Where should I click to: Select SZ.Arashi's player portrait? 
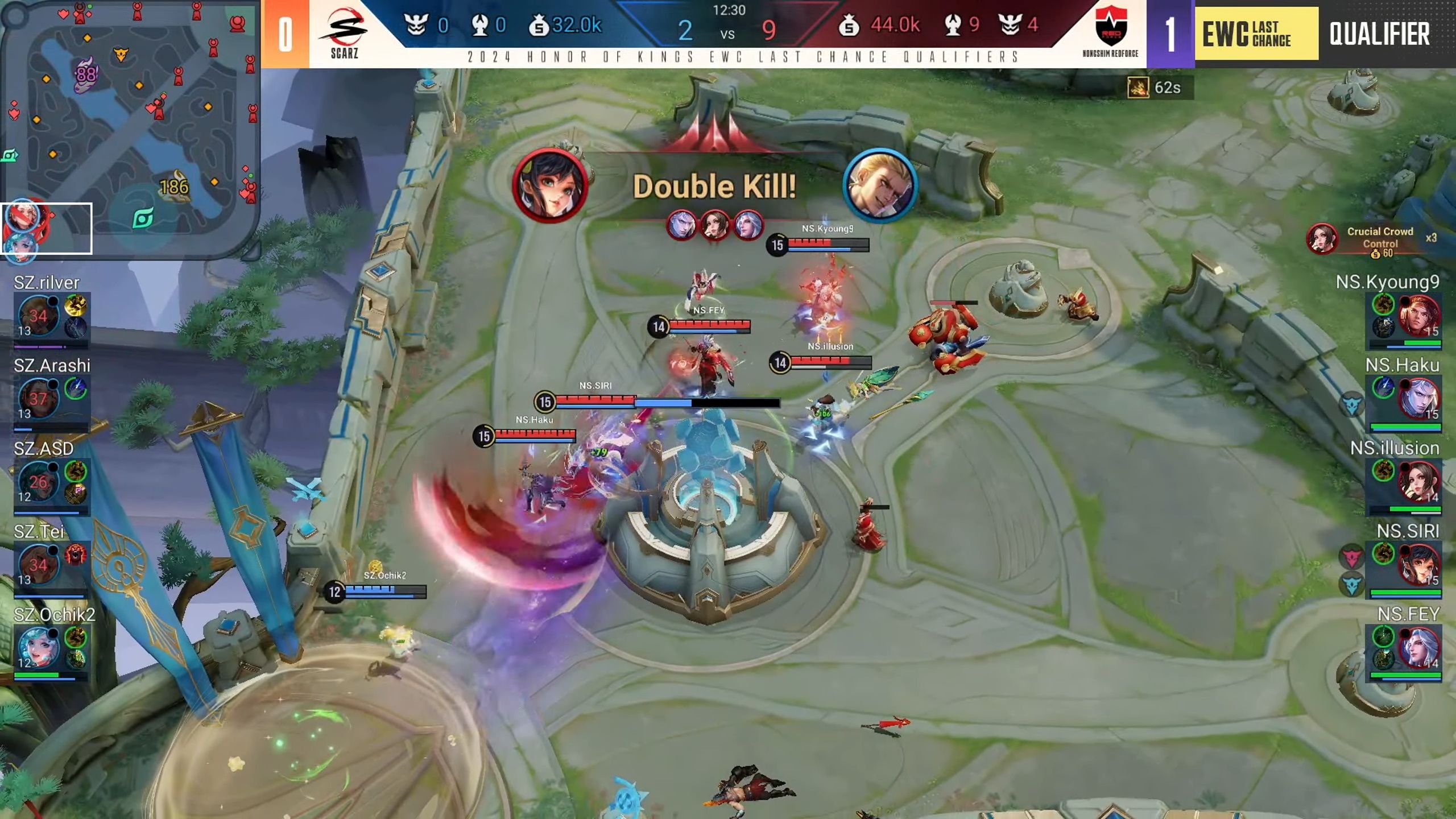click(x=38, y=398)
